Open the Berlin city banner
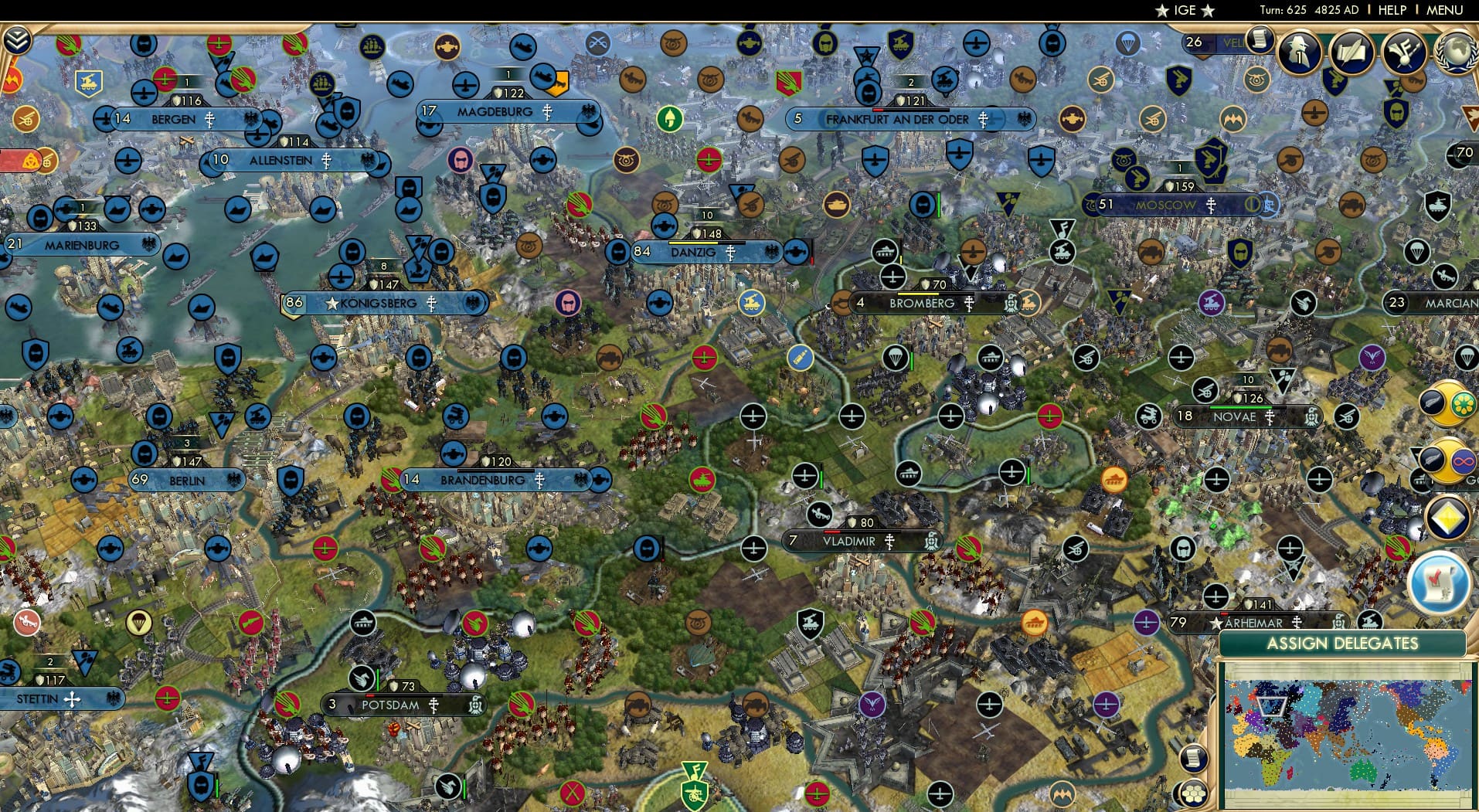Screen dimensions: 1479x812 186,481
